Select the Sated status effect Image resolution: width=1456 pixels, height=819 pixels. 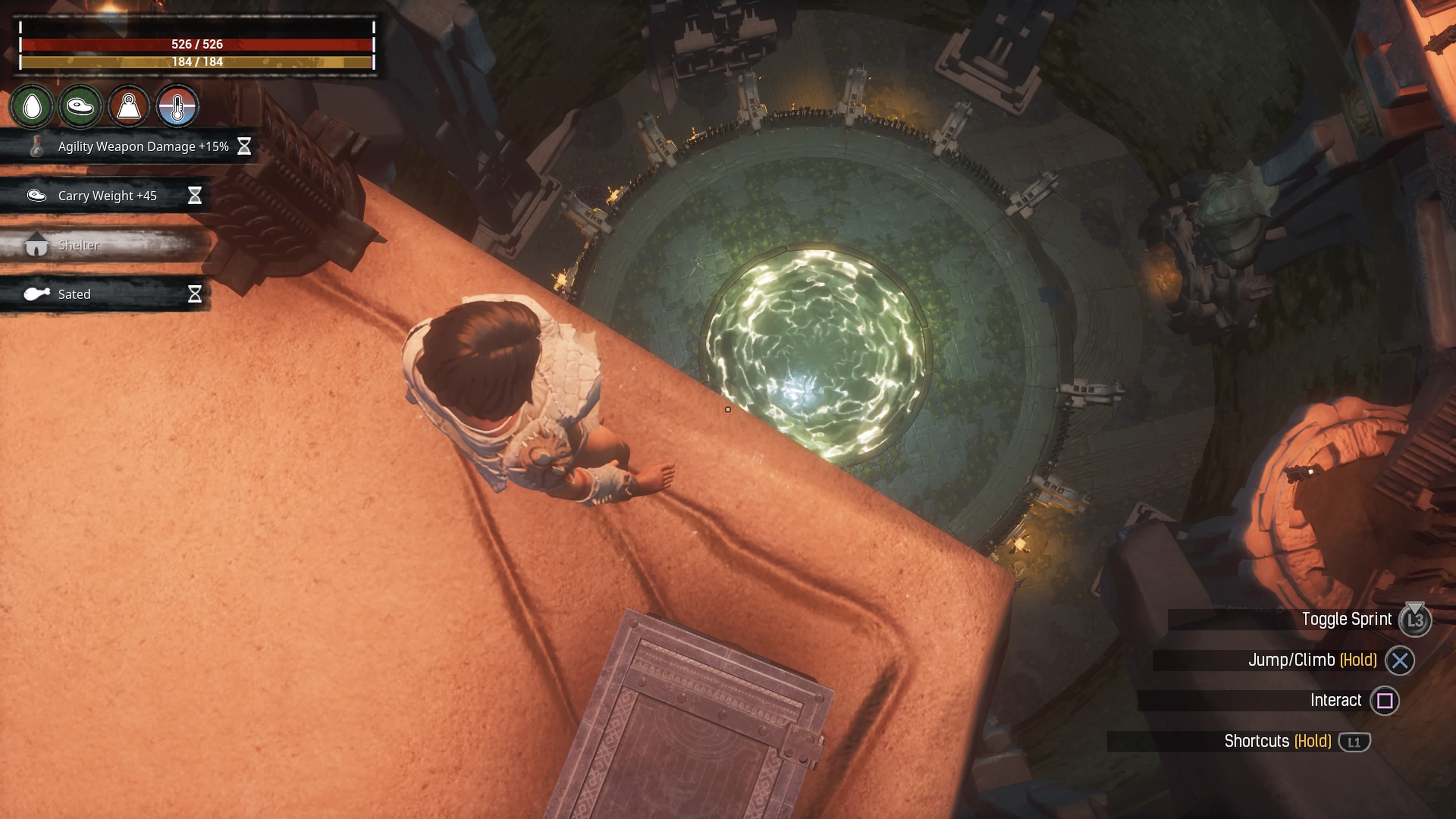coord(75,295)
